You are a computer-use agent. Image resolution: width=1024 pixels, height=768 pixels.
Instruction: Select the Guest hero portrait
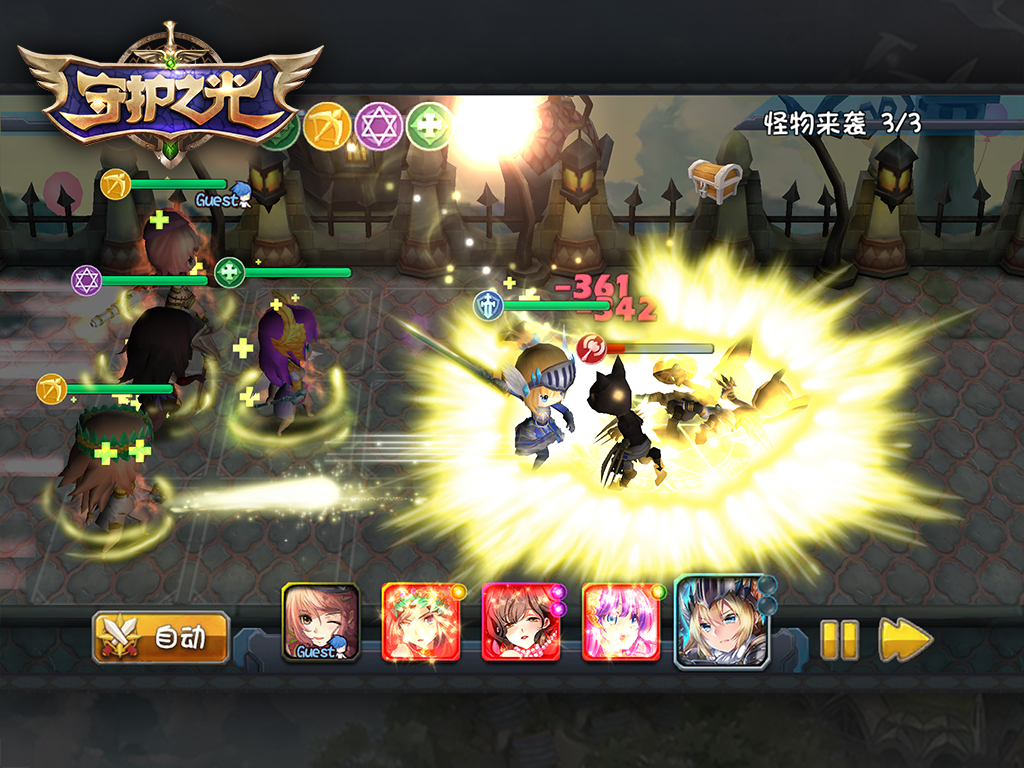point(320,622)
